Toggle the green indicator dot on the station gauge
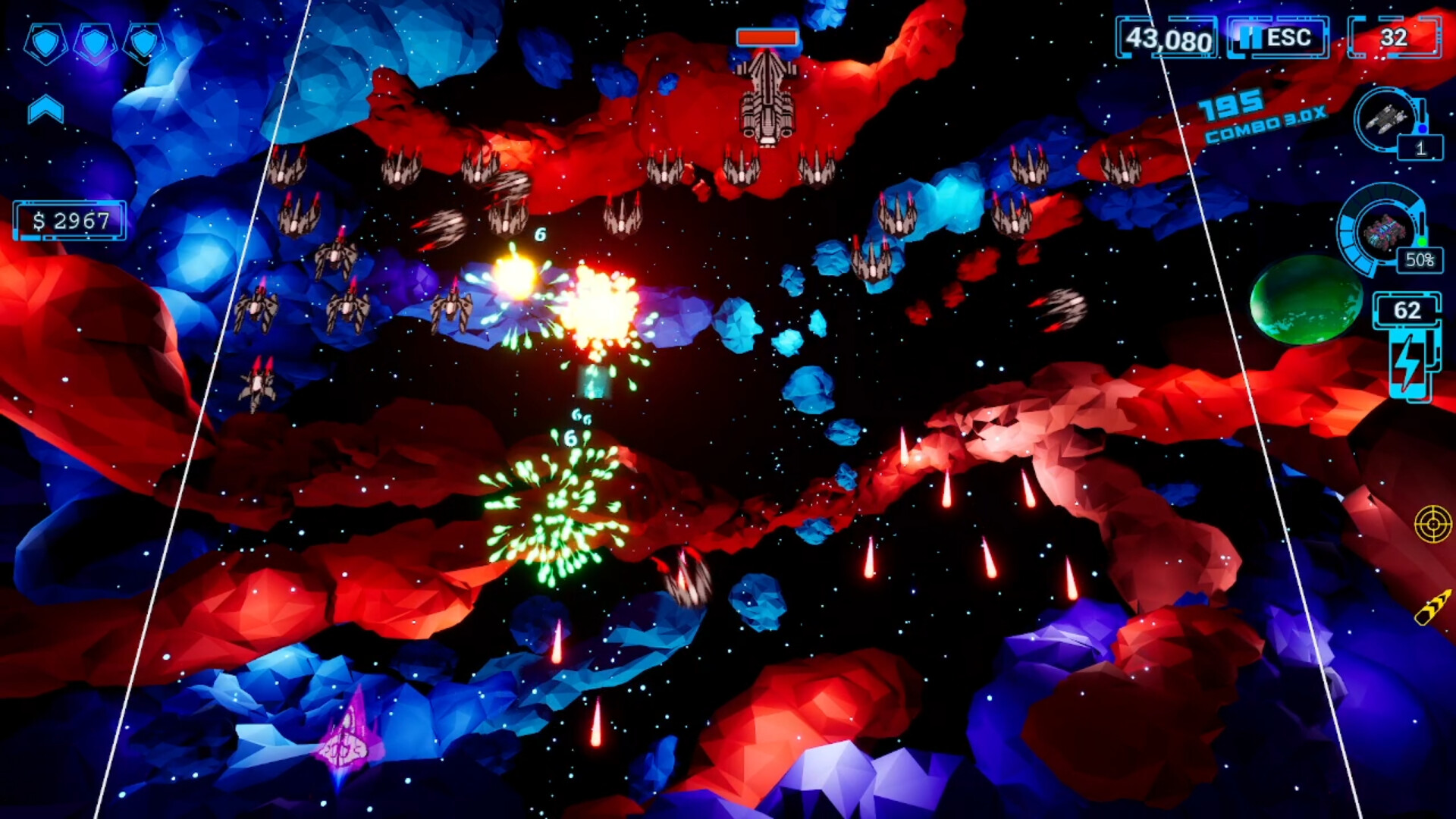The width and height of the screenshot is (1456, 819). (x=1423, y=241)
